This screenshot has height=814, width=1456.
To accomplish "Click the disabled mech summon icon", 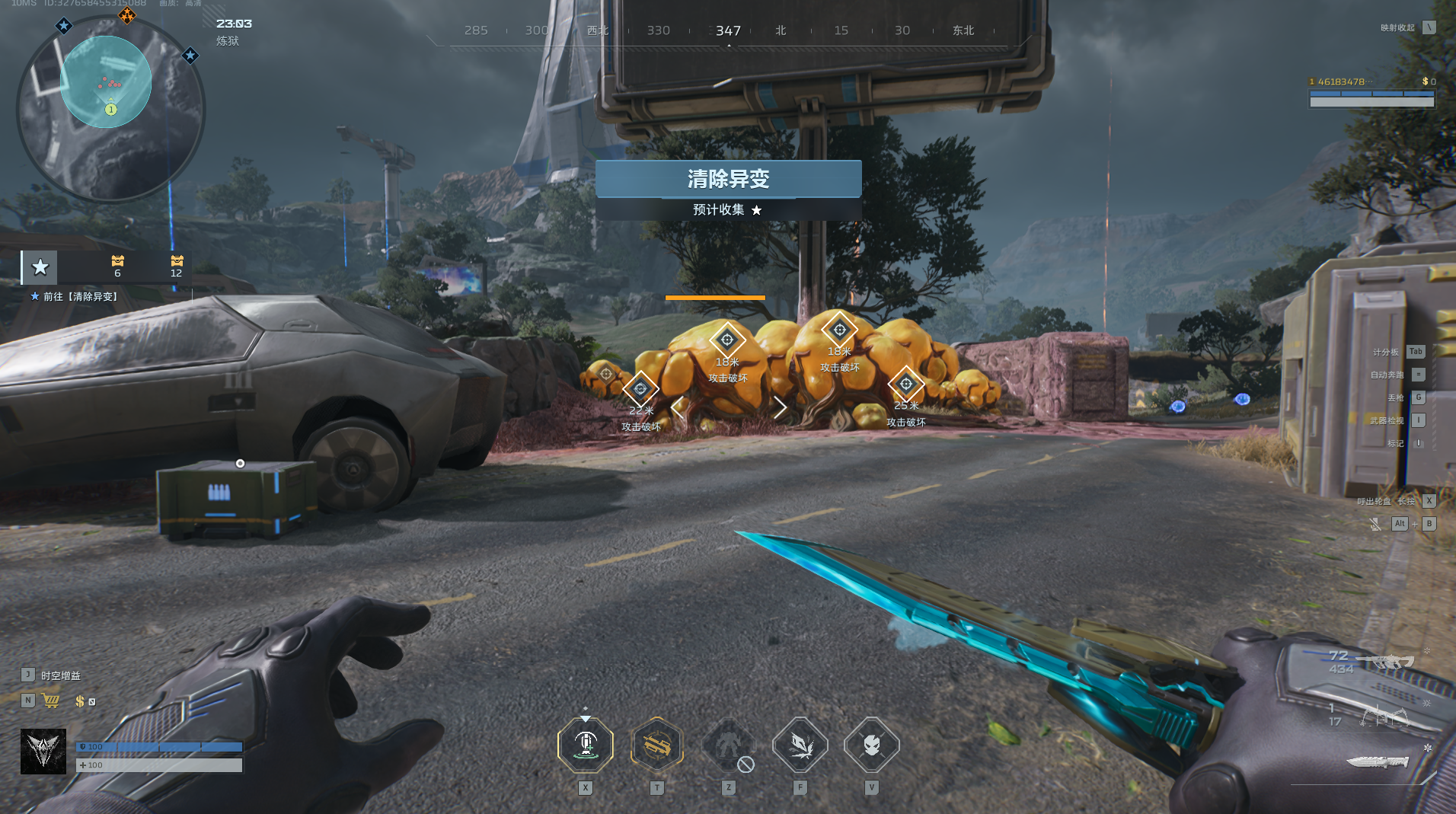I will tap(728, 745).
